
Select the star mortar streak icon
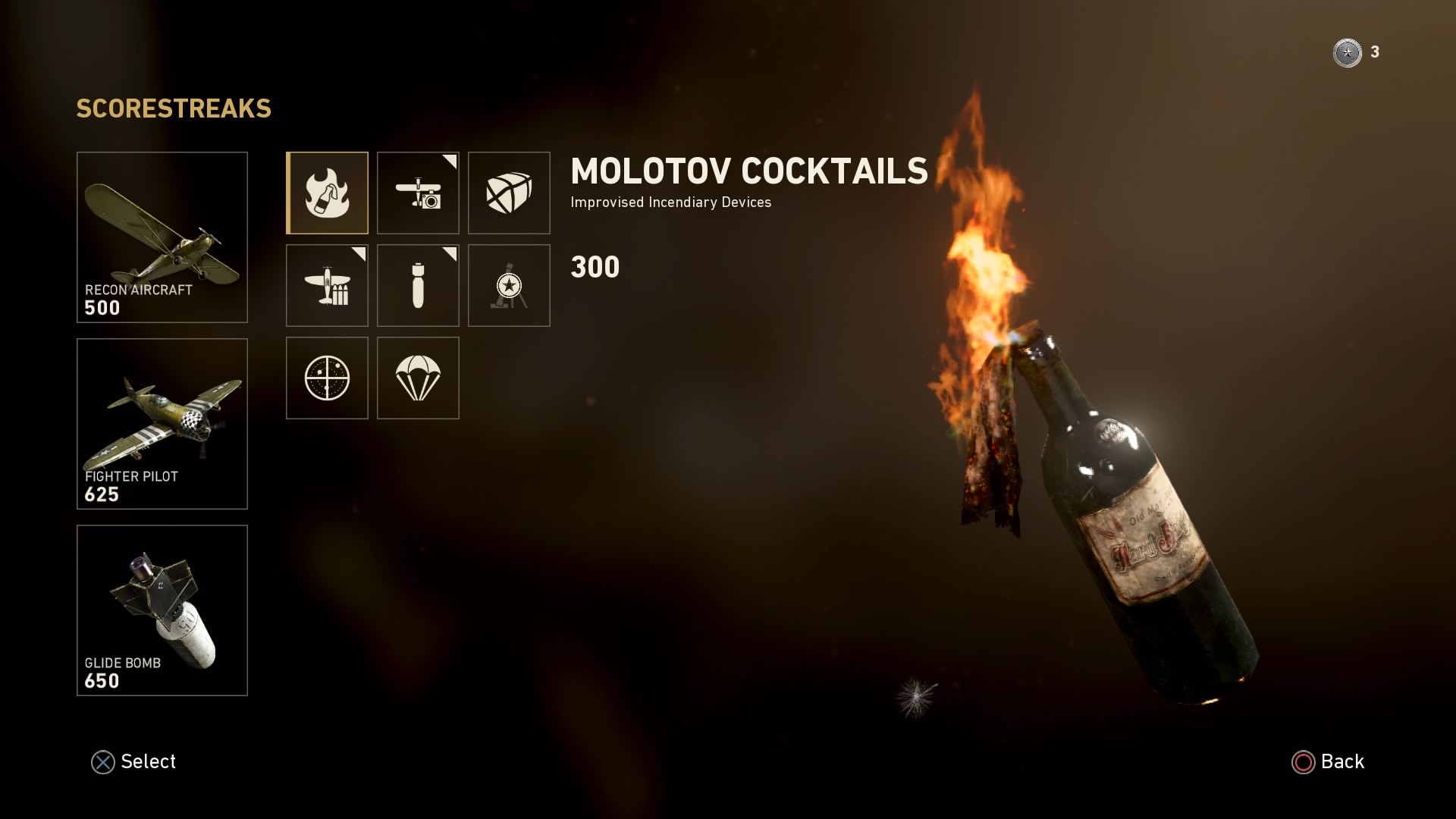tap(509, 286)
